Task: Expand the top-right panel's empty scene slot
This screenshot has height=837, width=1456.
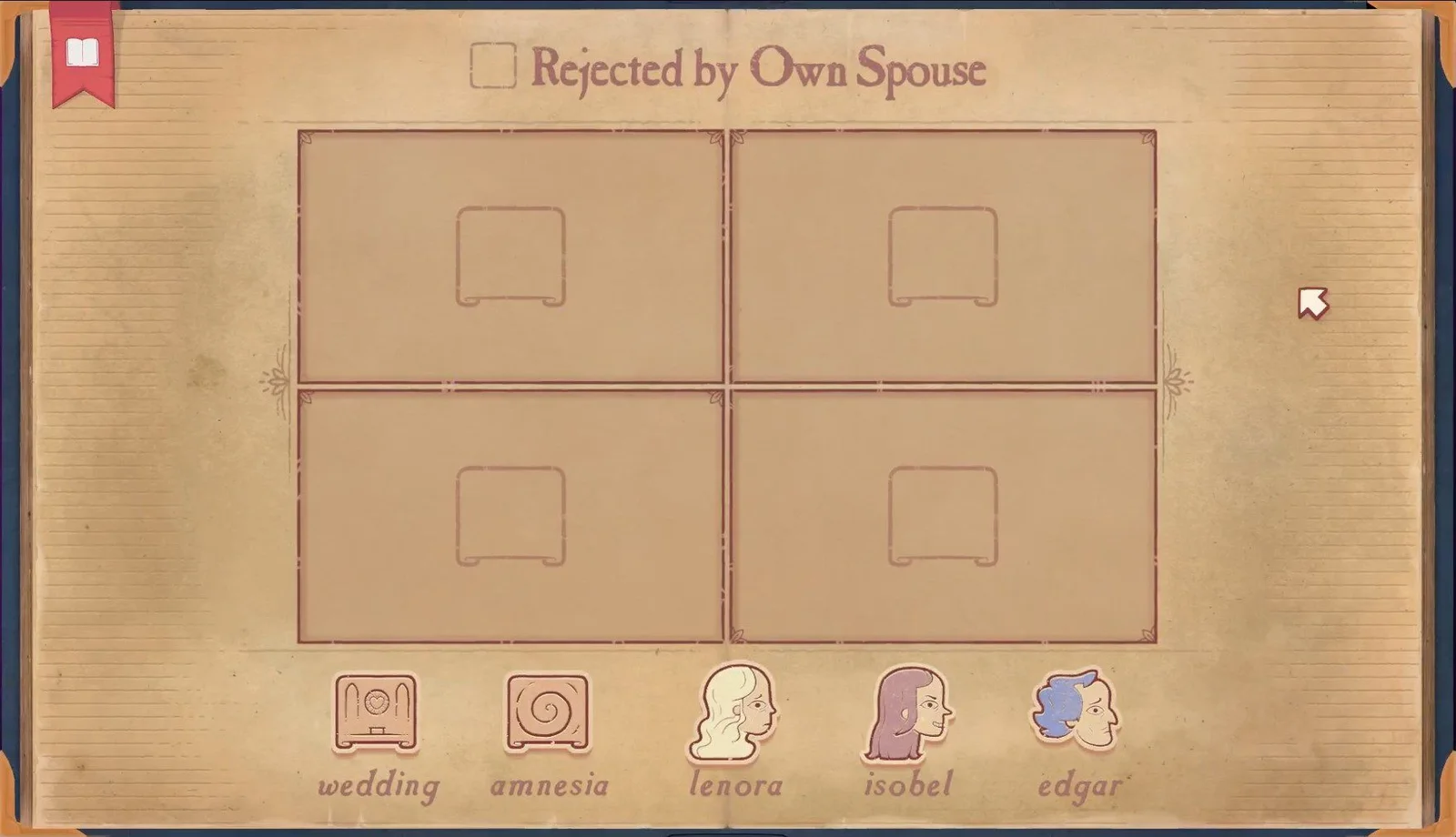Action: click(944, 256)
